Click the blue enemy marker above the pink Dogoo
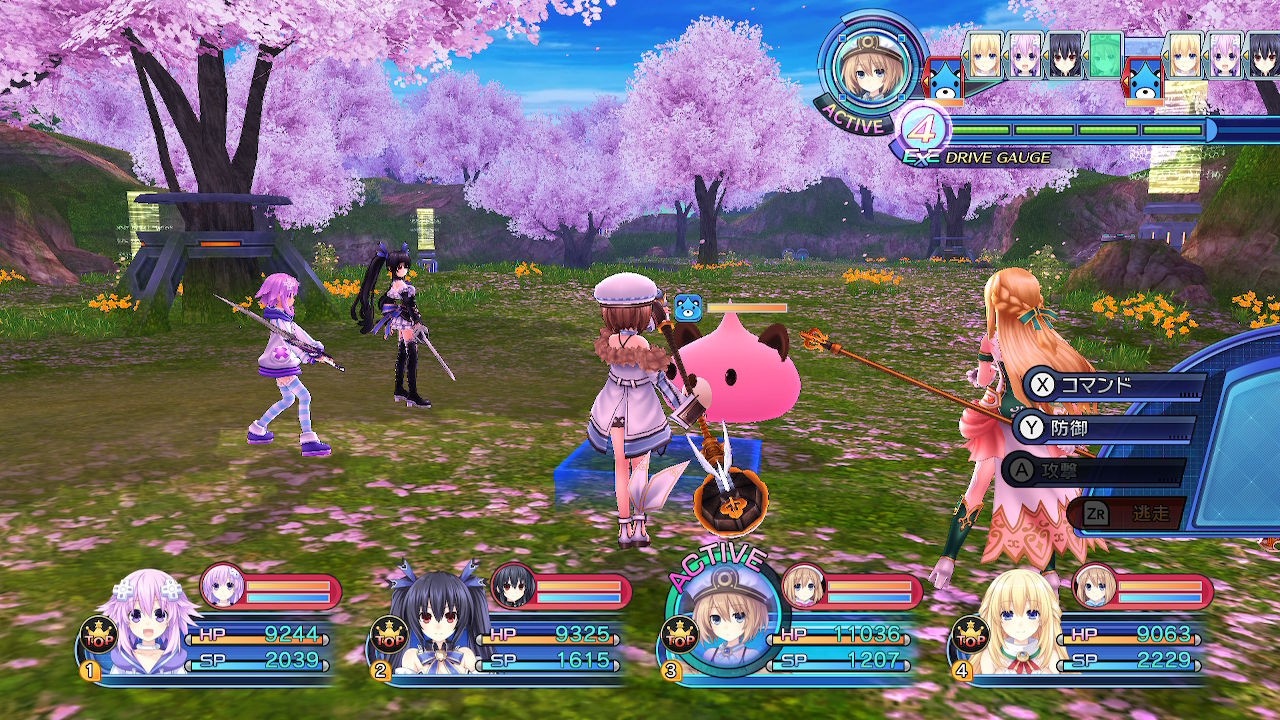 [688, 308]
